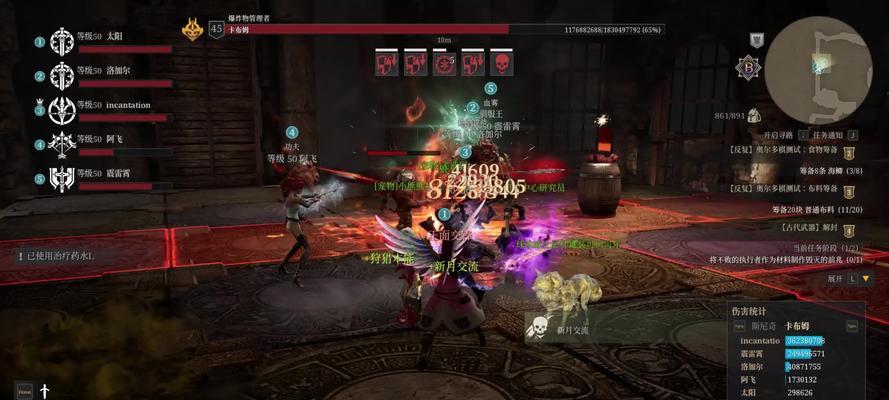The width and height of the screenshot is (889, 400).
Task: Select the boss emblem beside the level 45 badge
Action: (x=192, y=29)
